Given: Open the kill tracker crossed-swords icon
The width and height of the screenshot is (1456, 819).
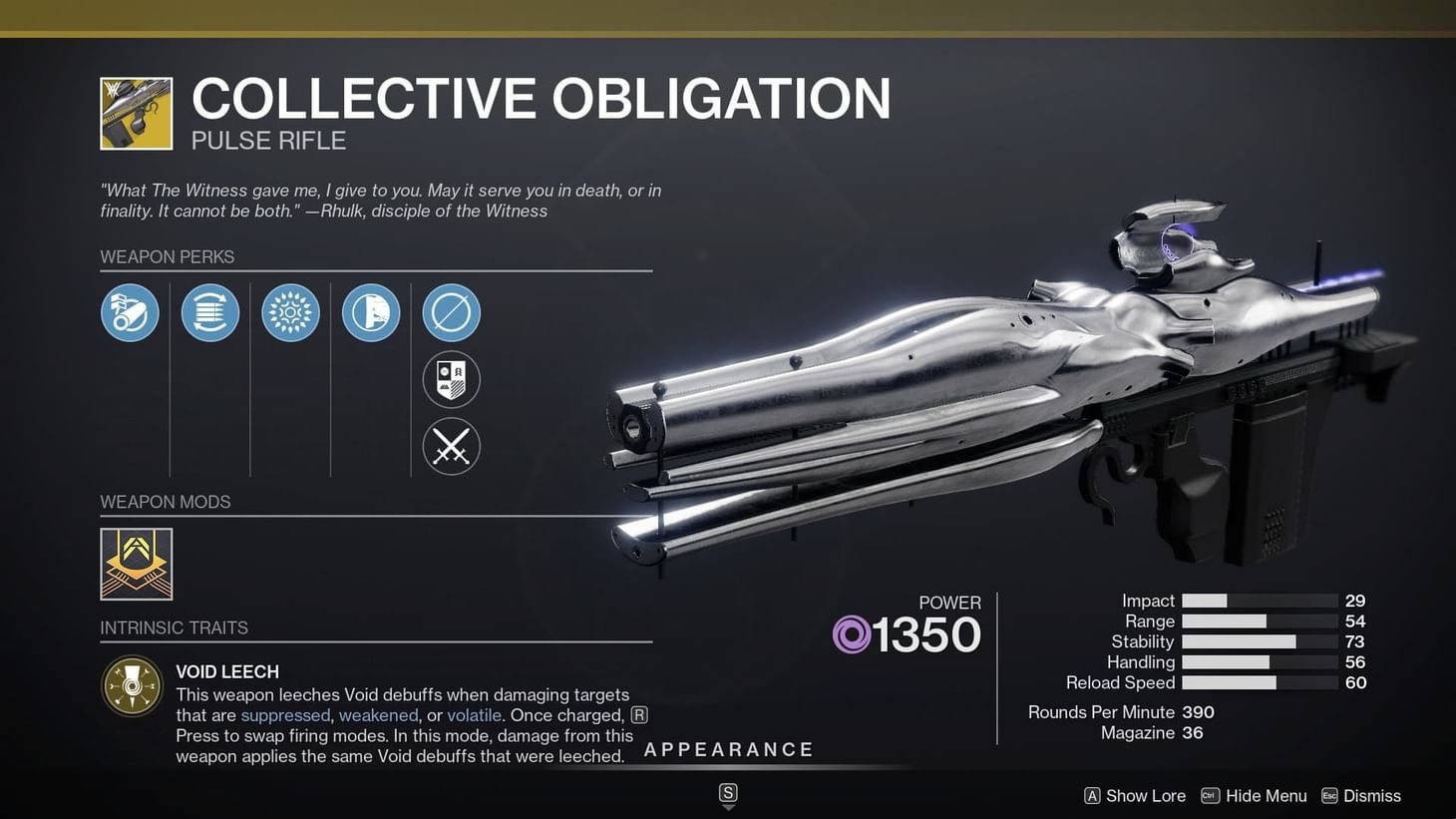Looking at the screenshot, I should pyautogui.click(x=451, y=447).
